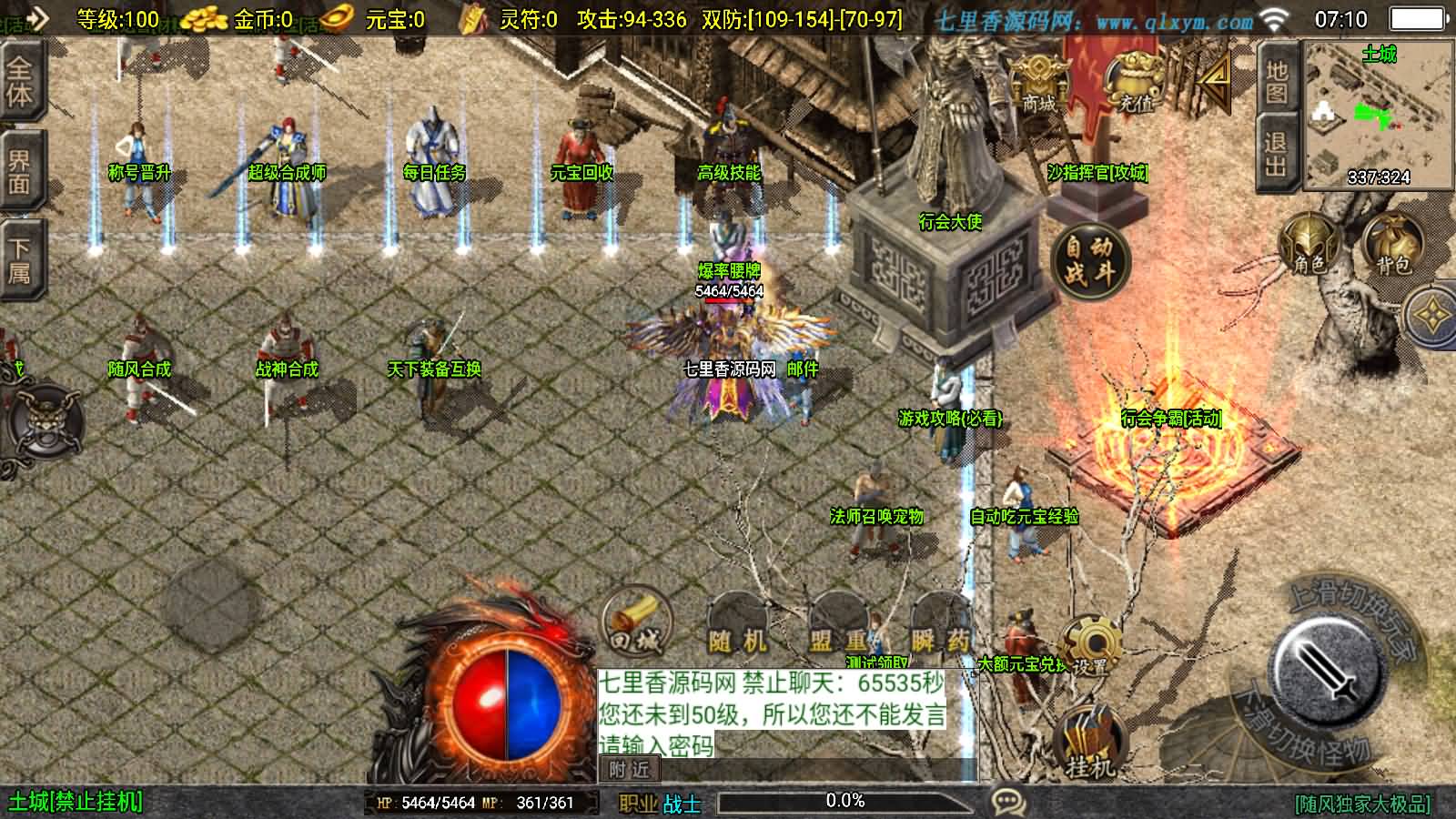The height and width of the screenshot is (819, 1456).
Task: Use the 瞬药 instant potion slot
Action: (x=941, y=630)
